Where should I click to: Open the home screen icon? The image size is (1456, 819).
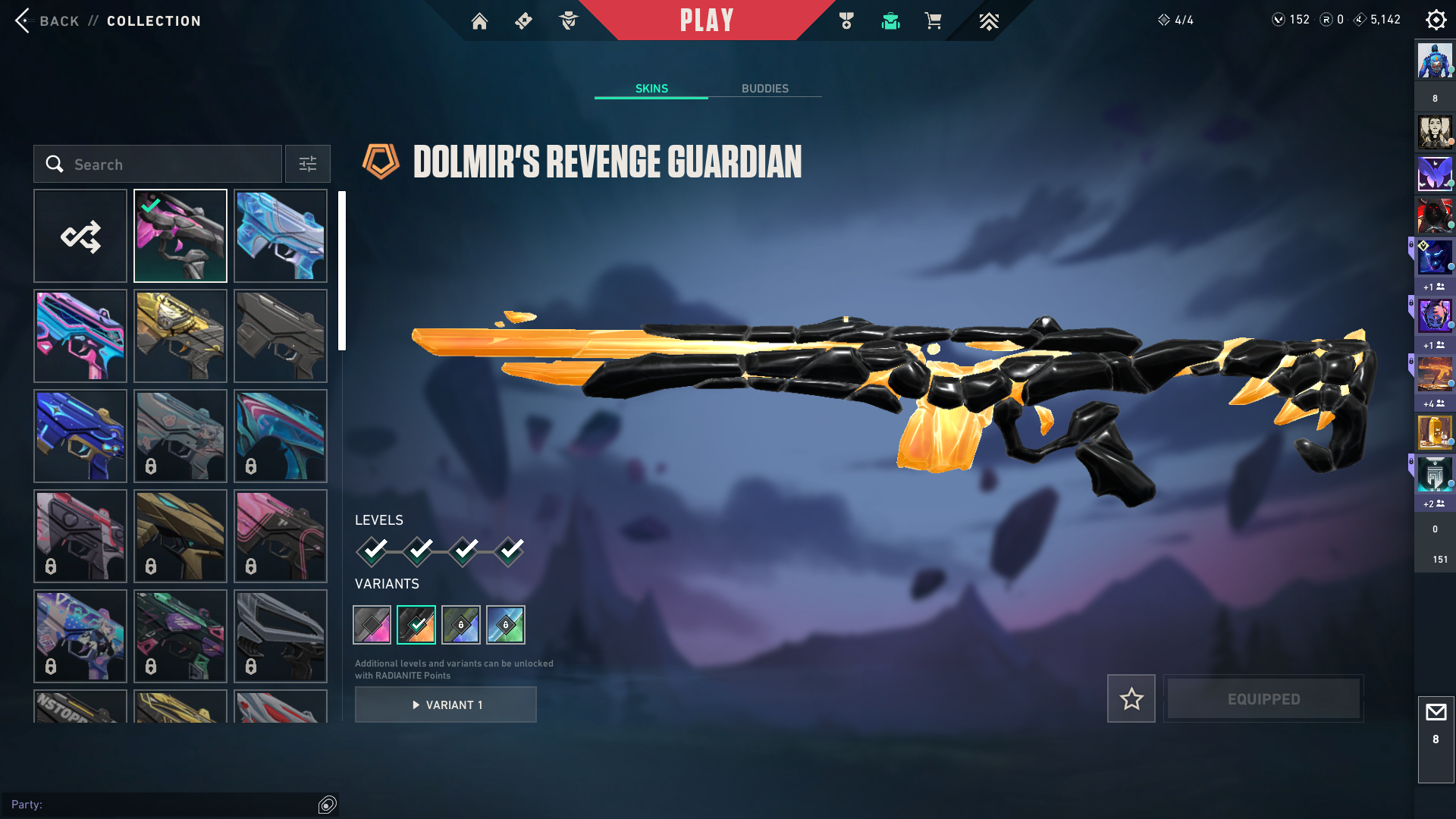(479, 21)
